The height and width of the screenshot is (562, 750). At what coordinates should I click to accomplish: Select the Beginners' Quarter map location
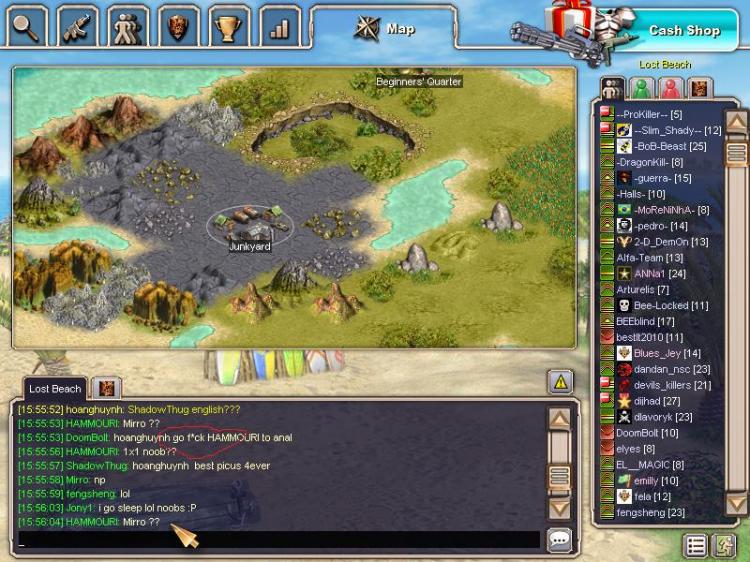[419, 81]
